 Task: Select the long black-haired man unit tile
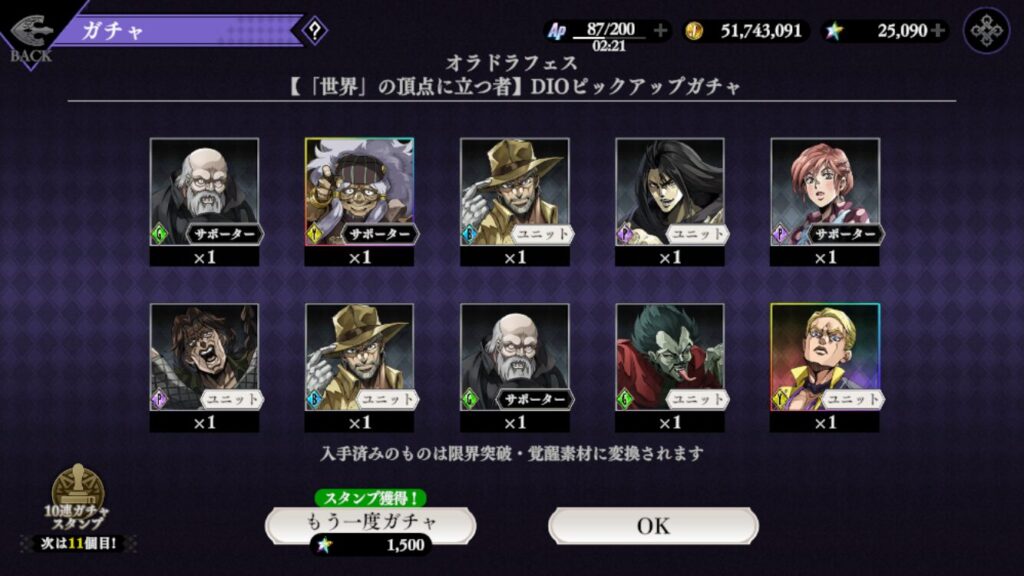click(669, 192)
